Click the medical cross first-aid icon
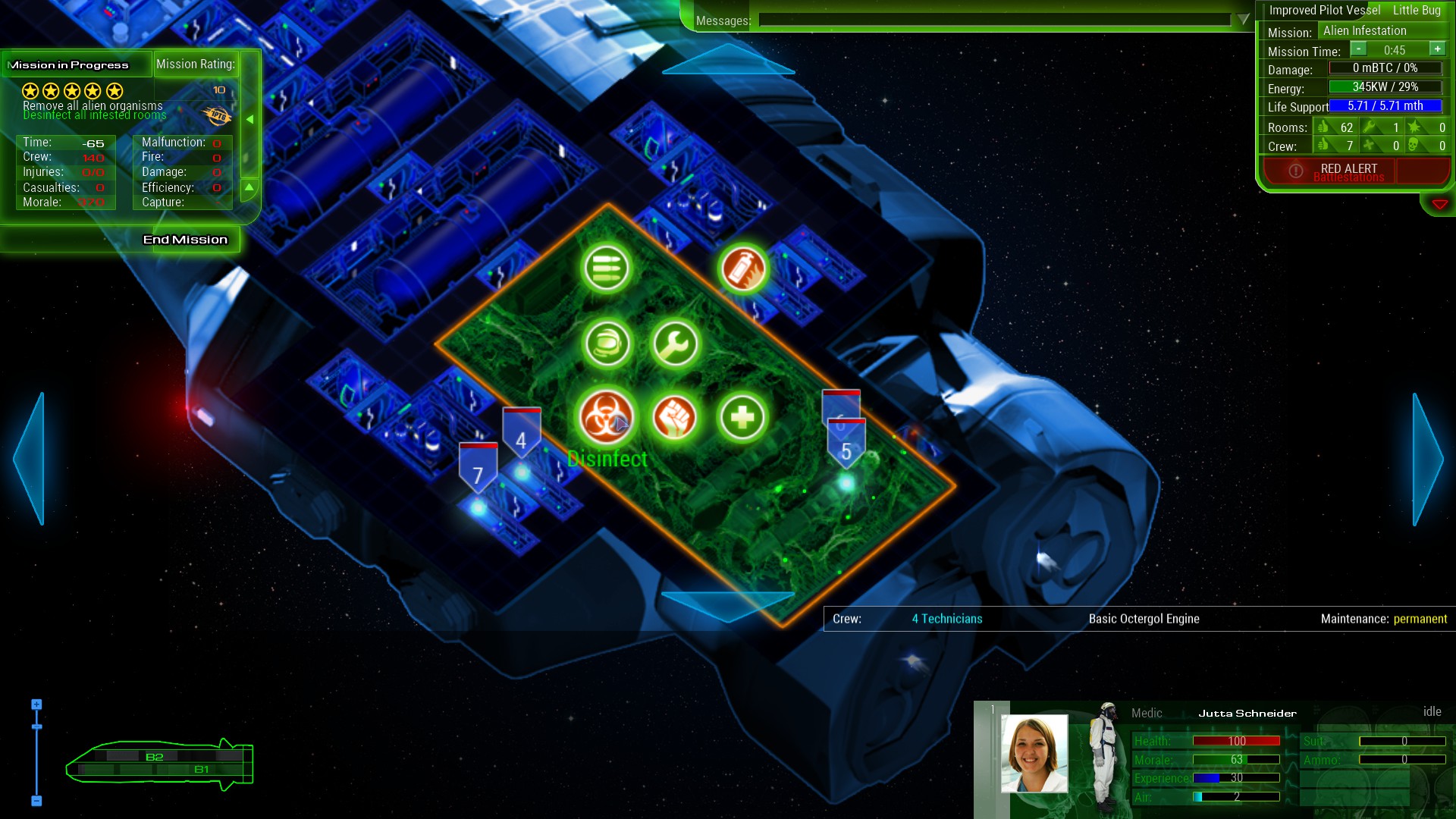 click(x=742, y=415)
